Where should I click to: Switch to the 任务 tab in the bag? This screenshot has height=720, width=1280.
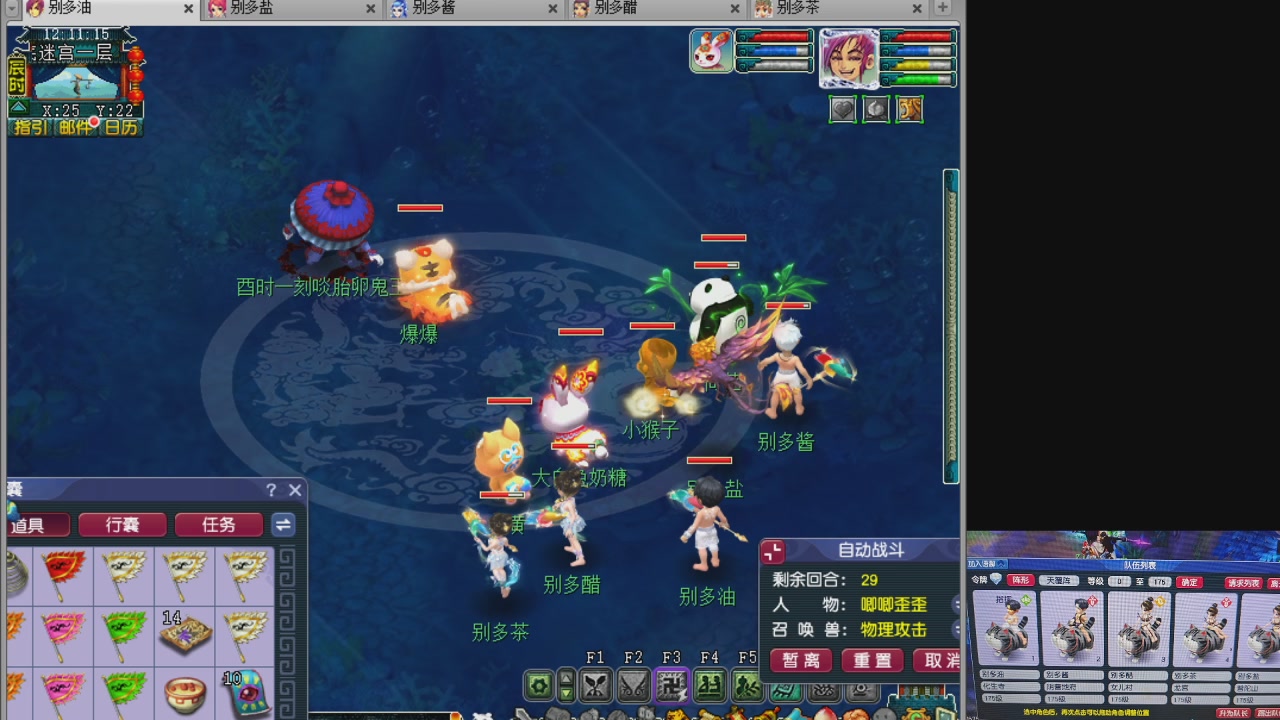218,525
